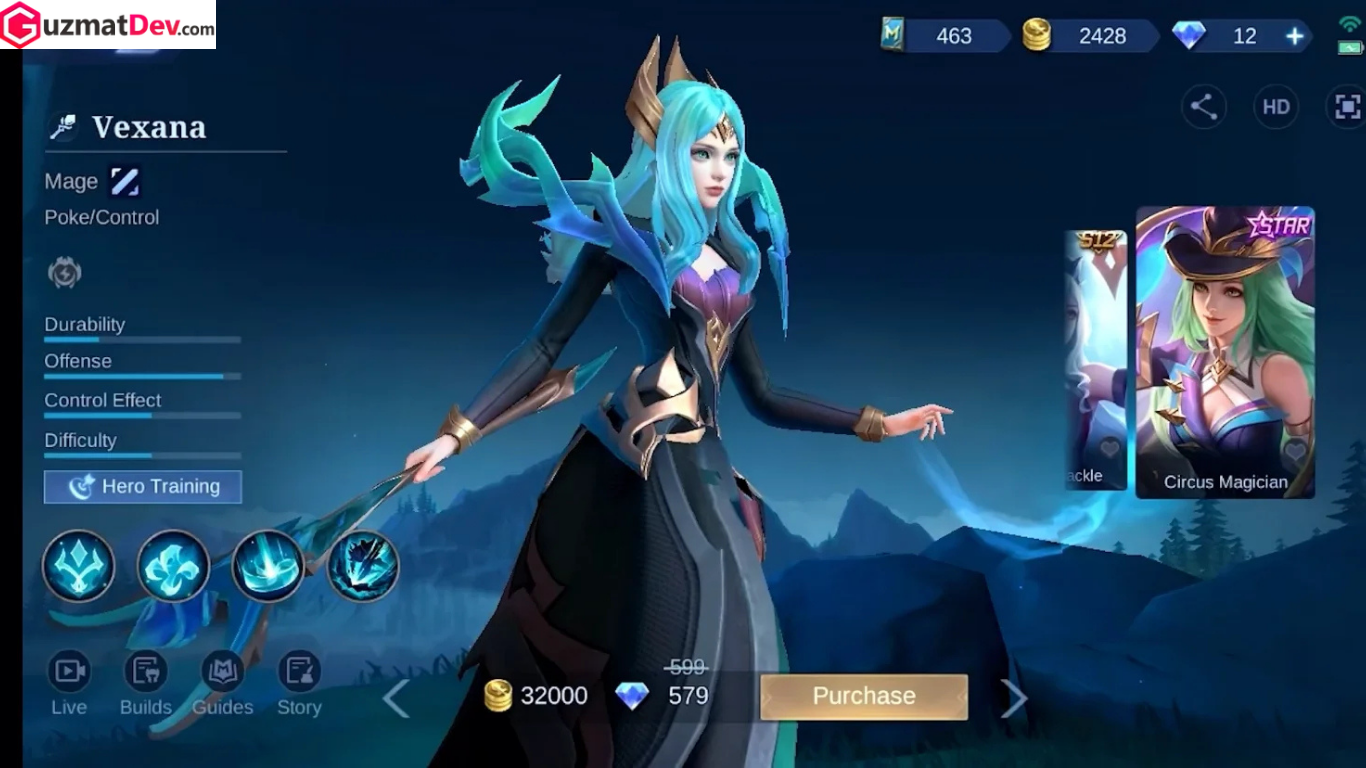This screenshot has height=768, width=1366.
Task: Open Hero Training
Action: click(x=143, y=487)
